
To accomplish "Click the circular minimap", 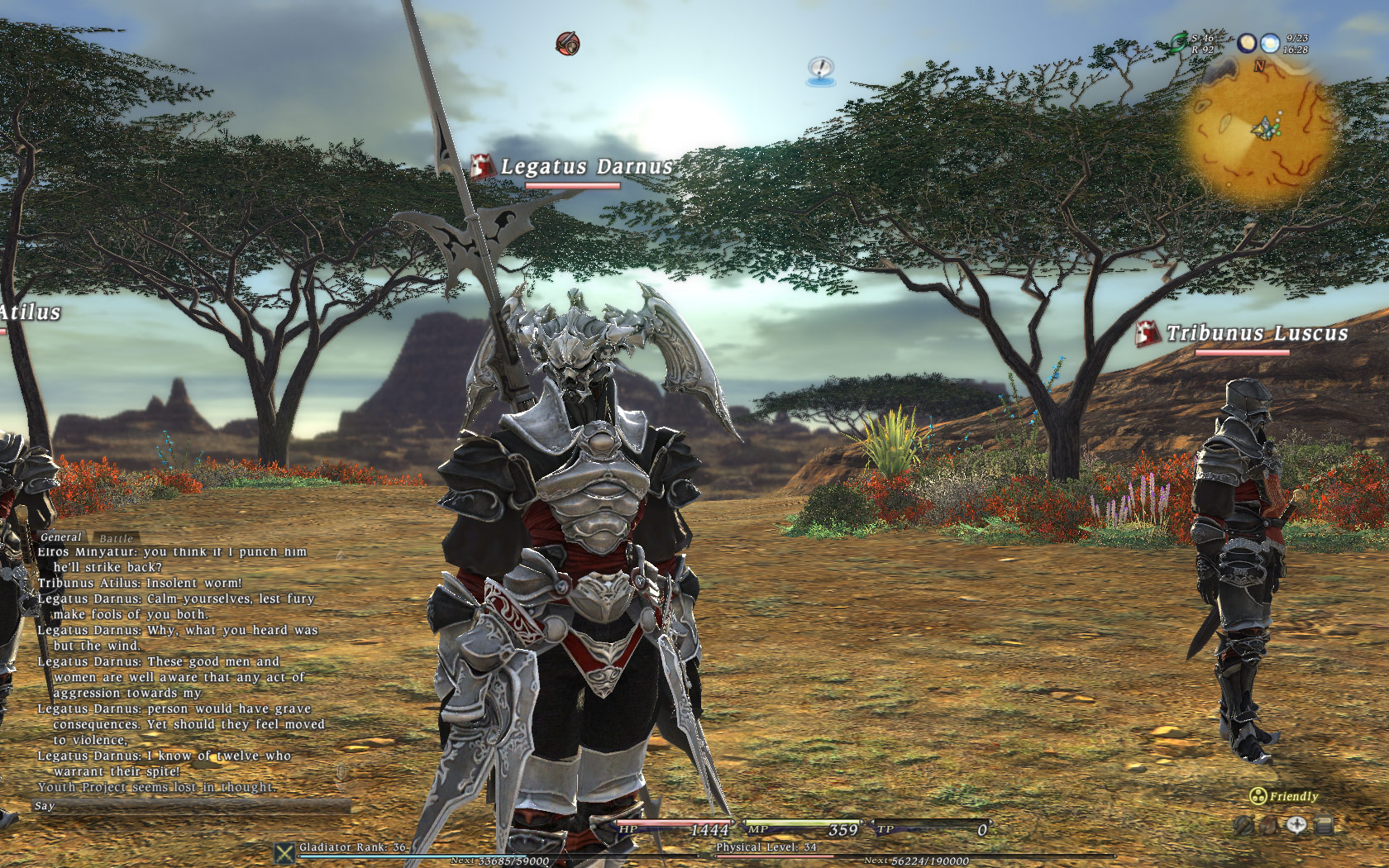I will [x=1259, y=131].
